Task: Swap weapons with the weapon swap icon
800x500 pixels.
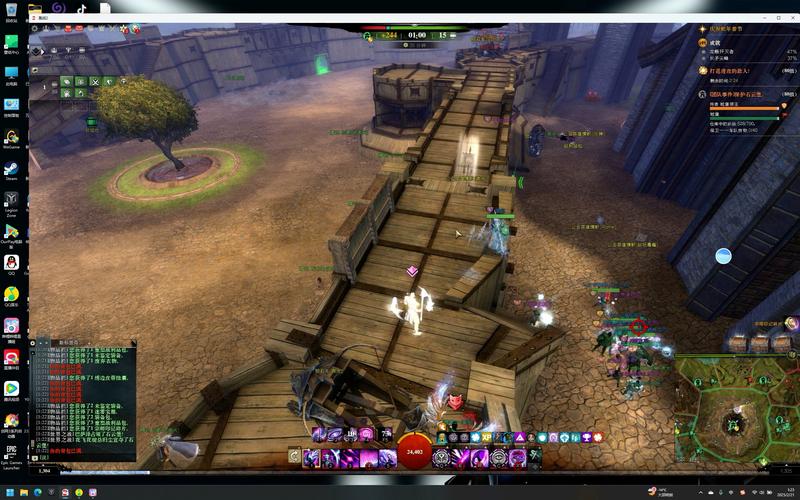Action: click(x=294, y=457)
